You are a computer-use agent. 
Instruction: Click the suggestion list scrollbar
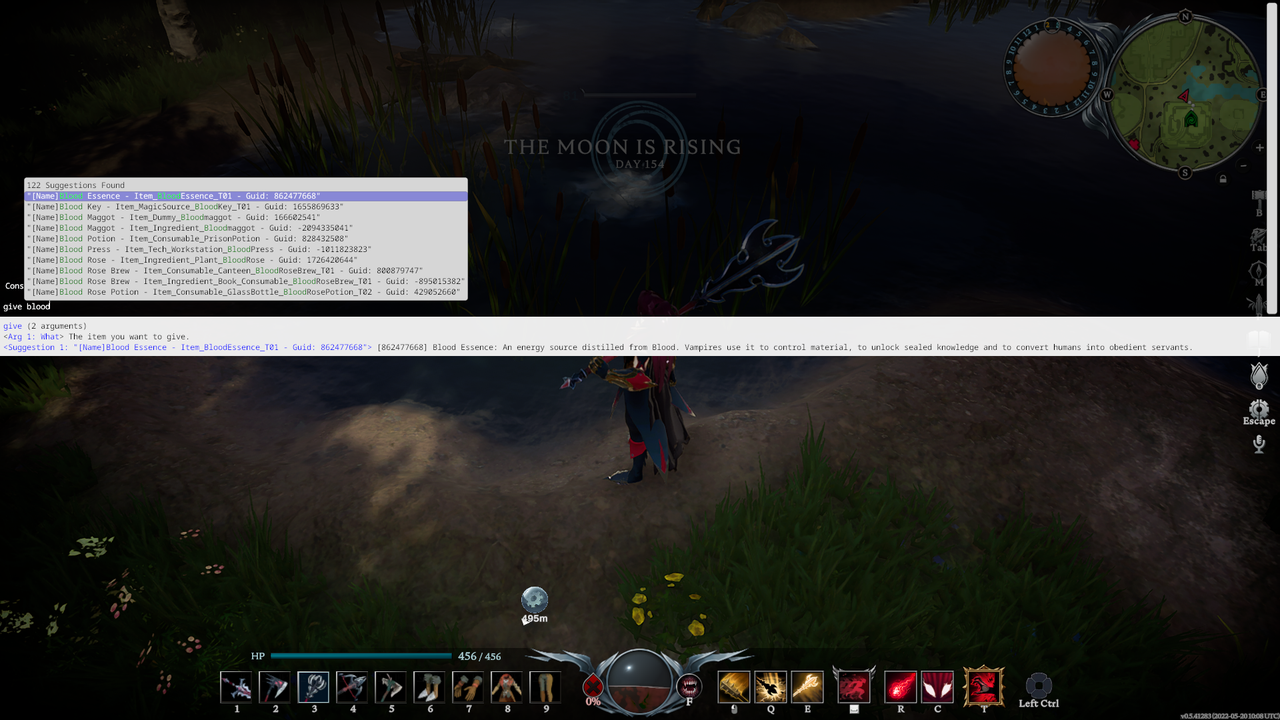coord(465,240)
